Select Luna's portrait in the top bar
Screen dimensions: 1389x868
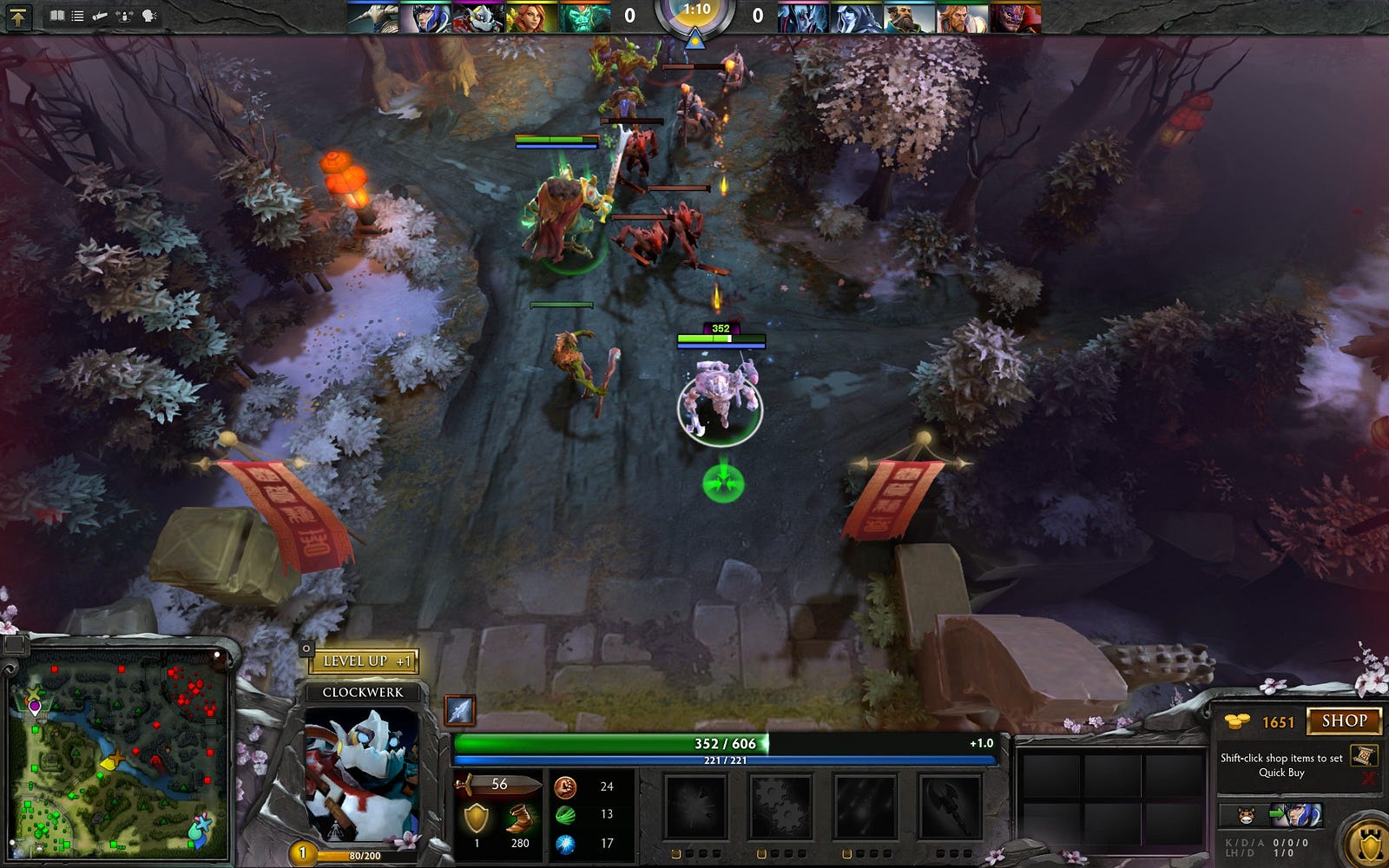click(425, 16)
